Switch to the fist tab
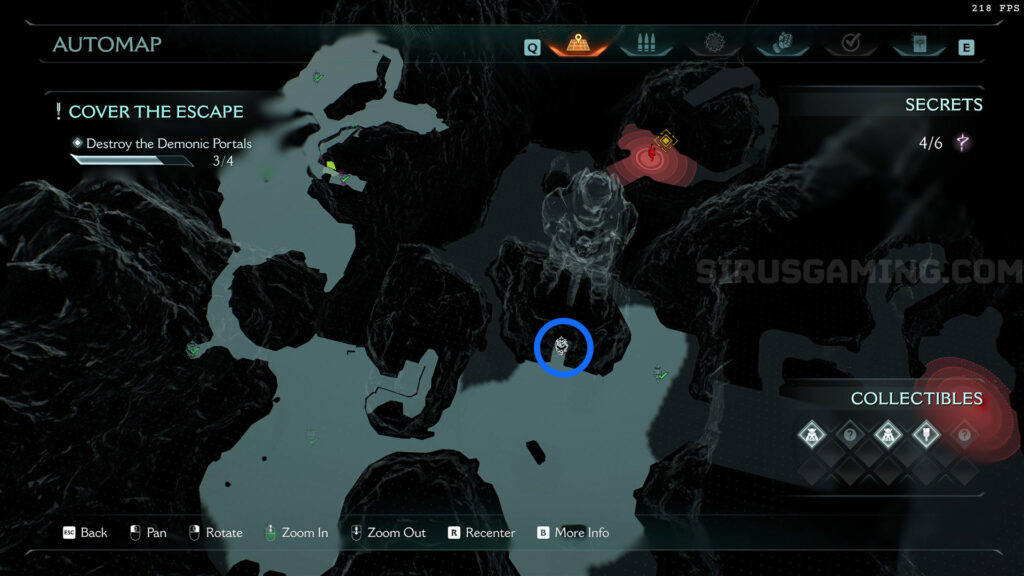Viewport: 1024px width, 576px height. (x=783, y=45)
